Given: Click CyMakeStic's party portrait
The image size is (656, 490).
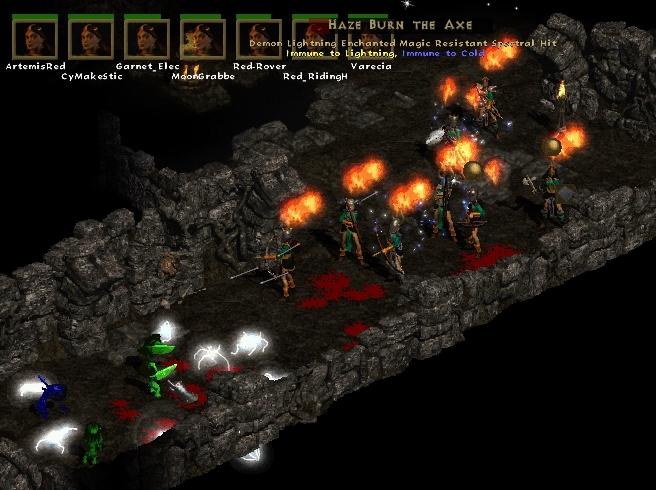Looking at the screenshot, I should click(x=90, y=39).
